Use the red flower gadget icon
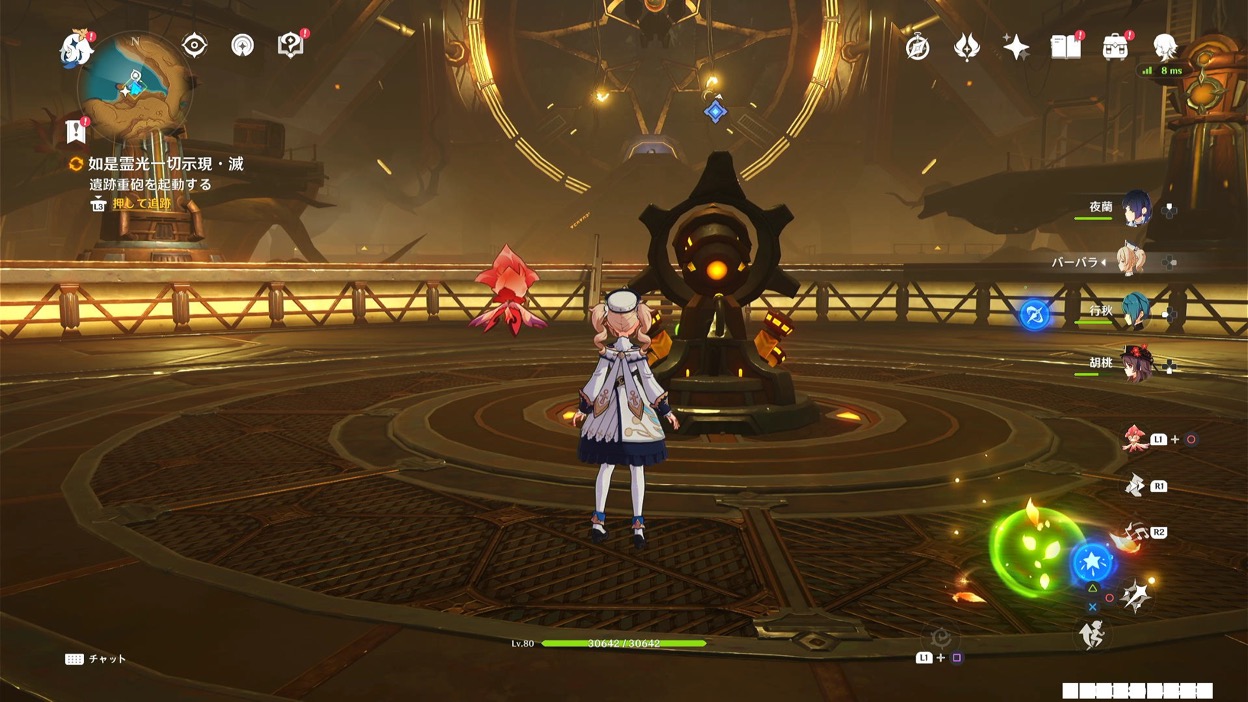Screen dimensions: 1248x702 pyautogui.click(x=1134, y=439)
